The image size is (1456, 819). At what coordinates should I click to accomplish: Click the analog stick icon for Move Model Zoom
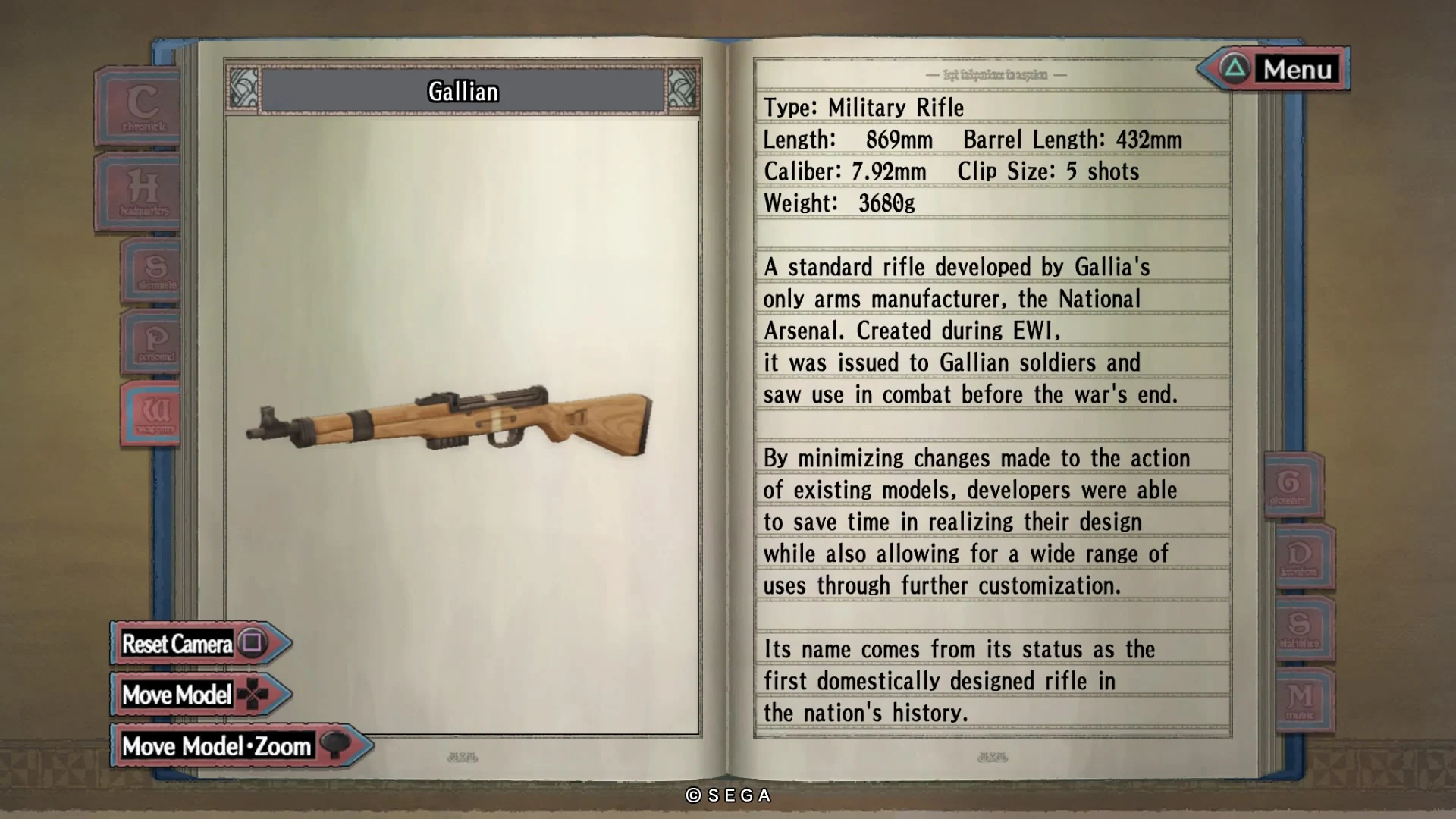click(x=334, y=745)
